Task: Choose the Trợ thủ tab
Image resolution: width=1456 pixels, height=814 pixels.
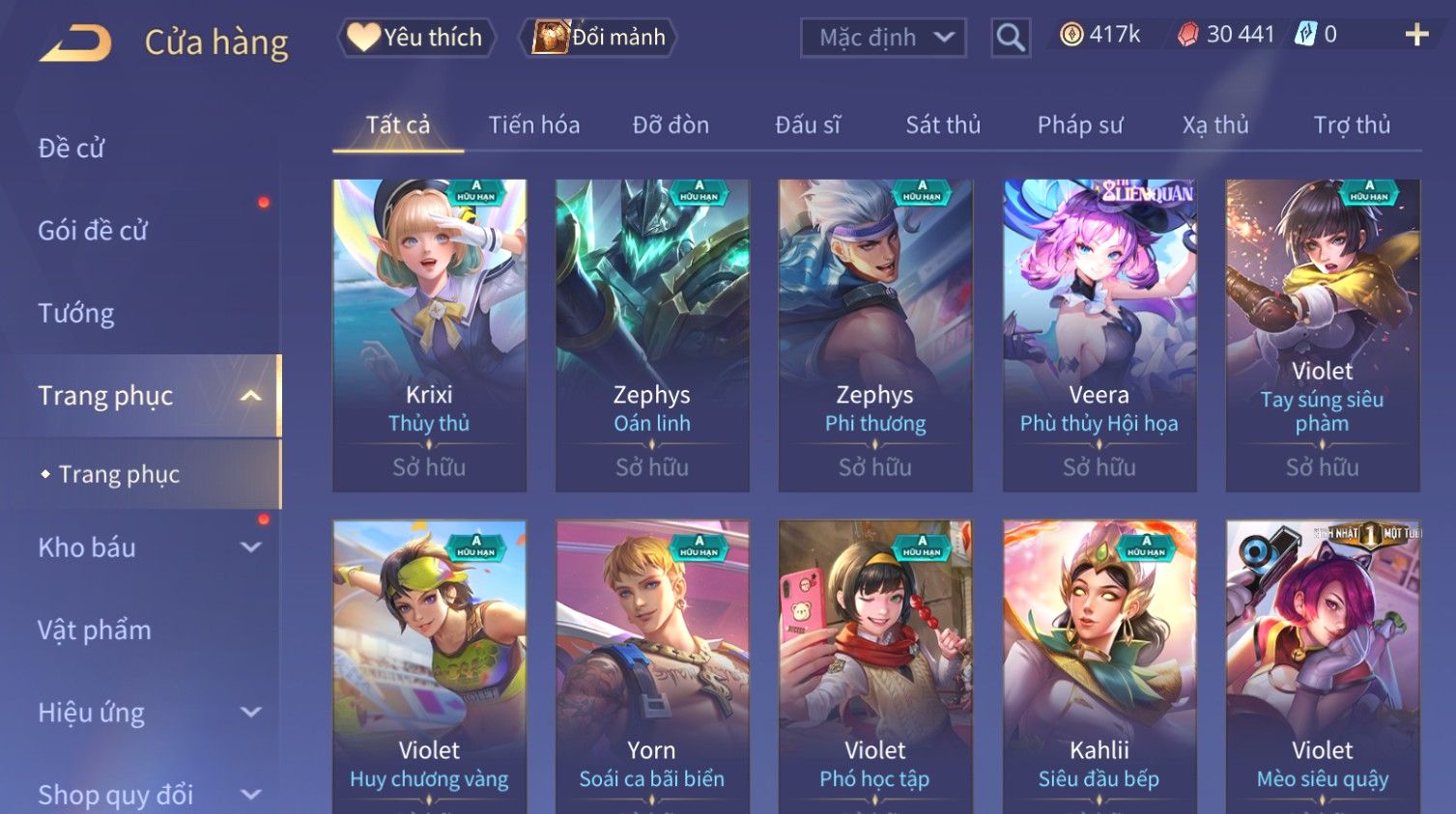Action: coord(1351,125)
